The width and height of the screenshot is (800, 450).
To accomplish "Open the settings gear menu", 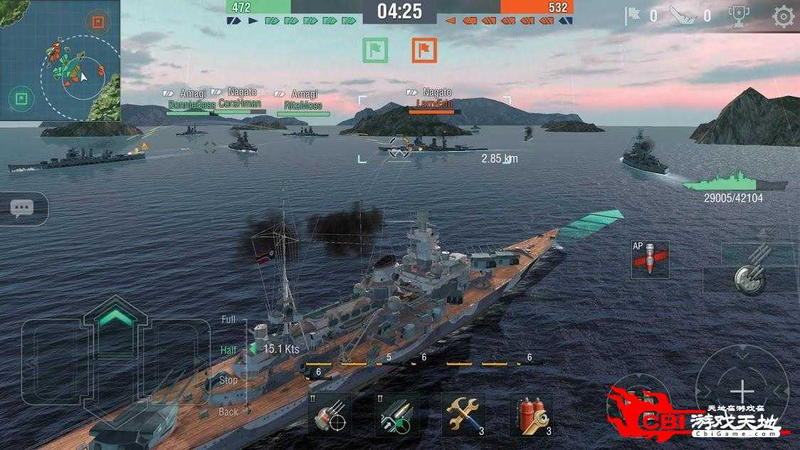I will click(783, 16).
